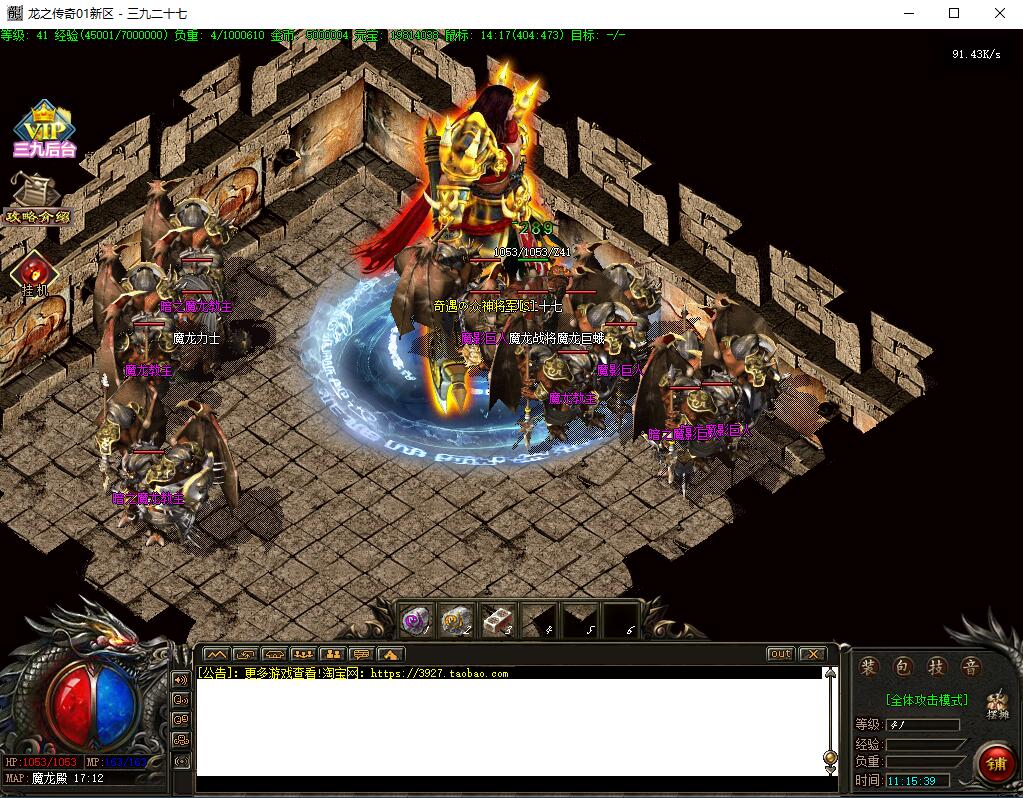Close the chat panel with the X button
Image resolution: width=1023 pixels, height=798 pixels.
(812, 654)
